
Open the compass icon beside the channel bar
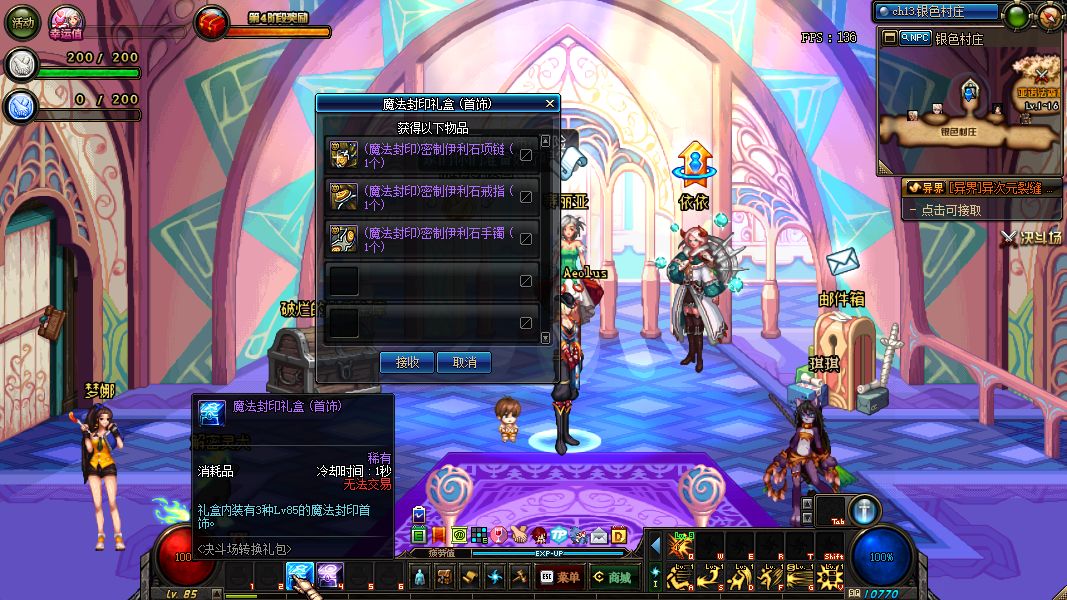pos(1048,16)
